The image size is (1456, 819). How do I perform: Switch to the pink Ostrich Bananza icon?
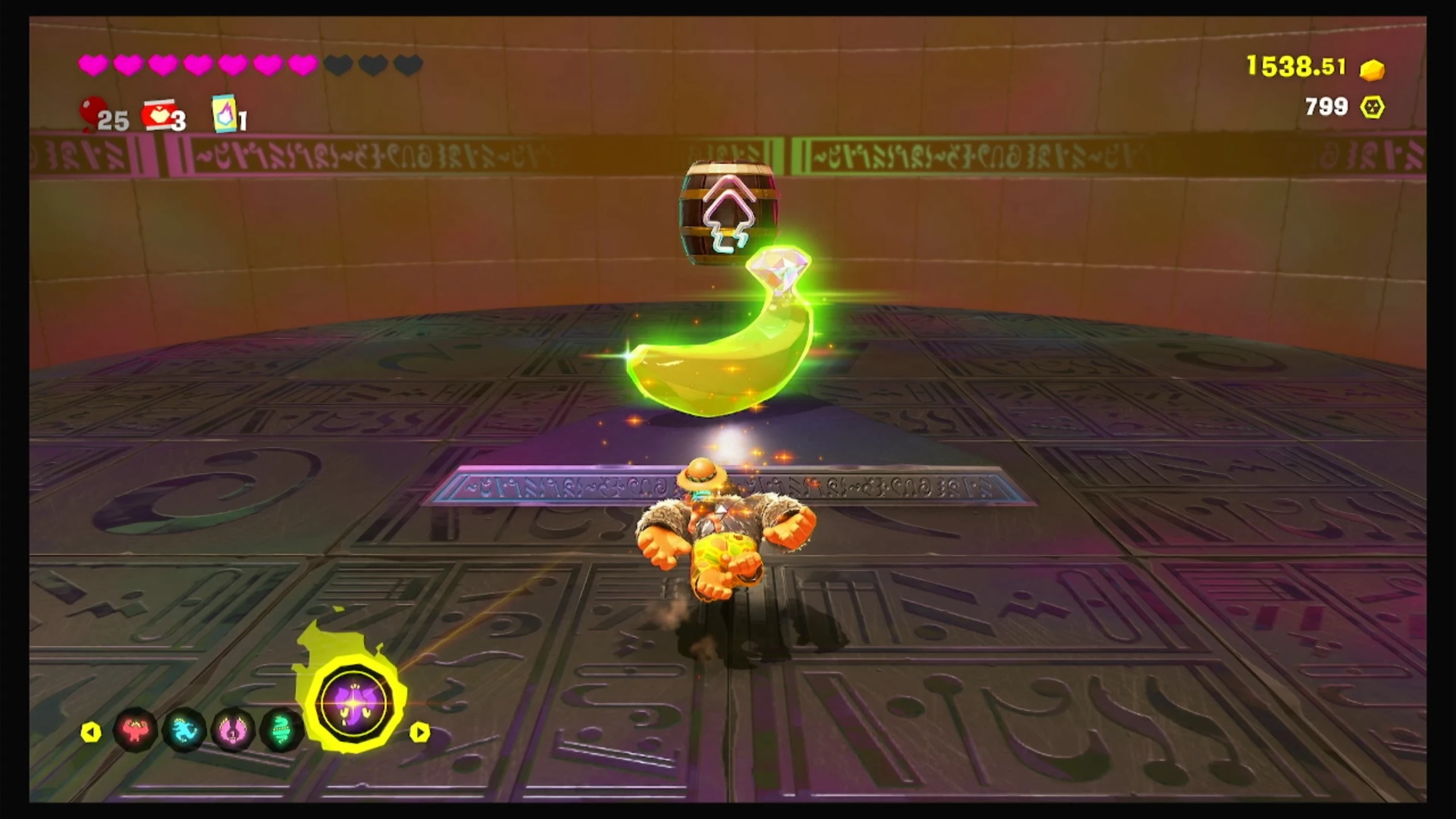coord(233,731)
